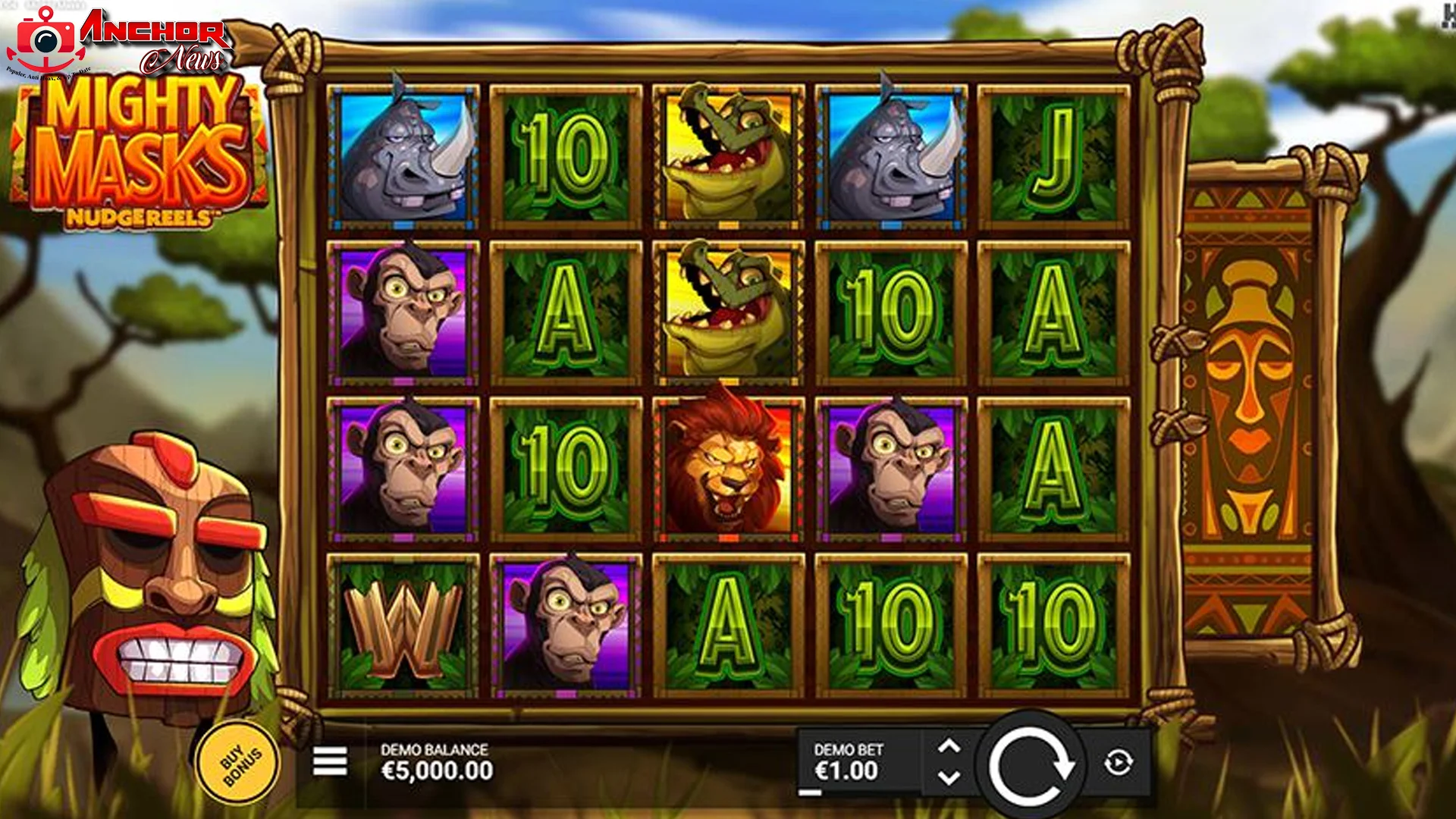Spin the reels with the circular arrow button
This screenshot has height=819, width=1456.
click(1030, 765)
